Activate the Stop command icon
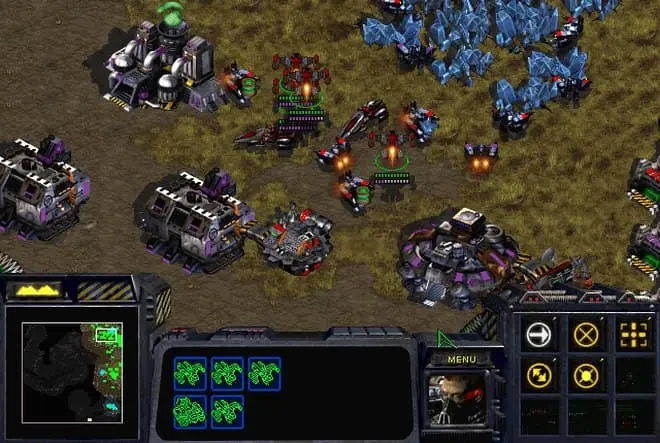The width and height of the screenshot is (660, 443). click(x=587, y=334)
